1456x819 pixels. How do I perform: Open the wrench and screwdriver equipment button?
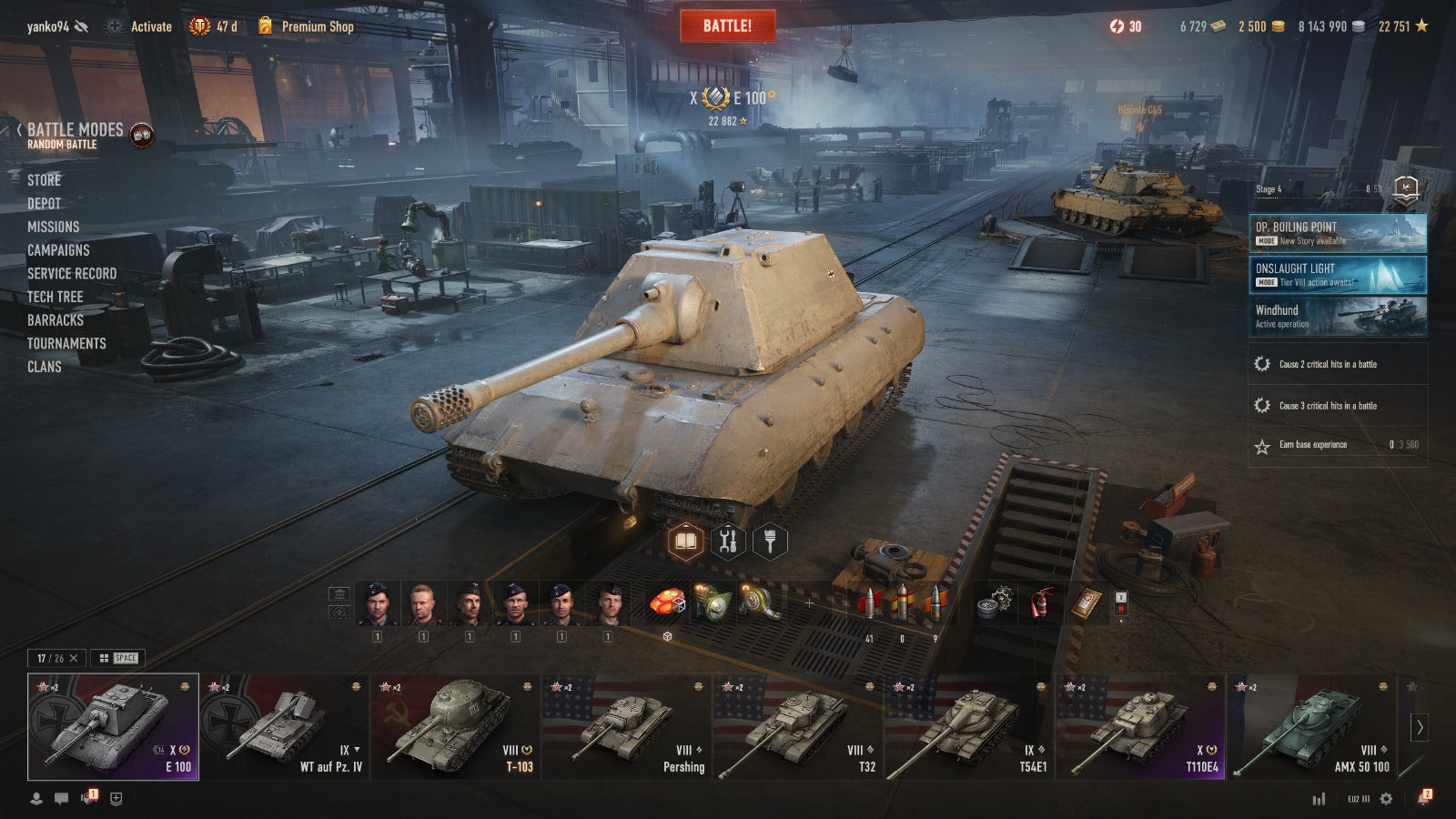727,541
